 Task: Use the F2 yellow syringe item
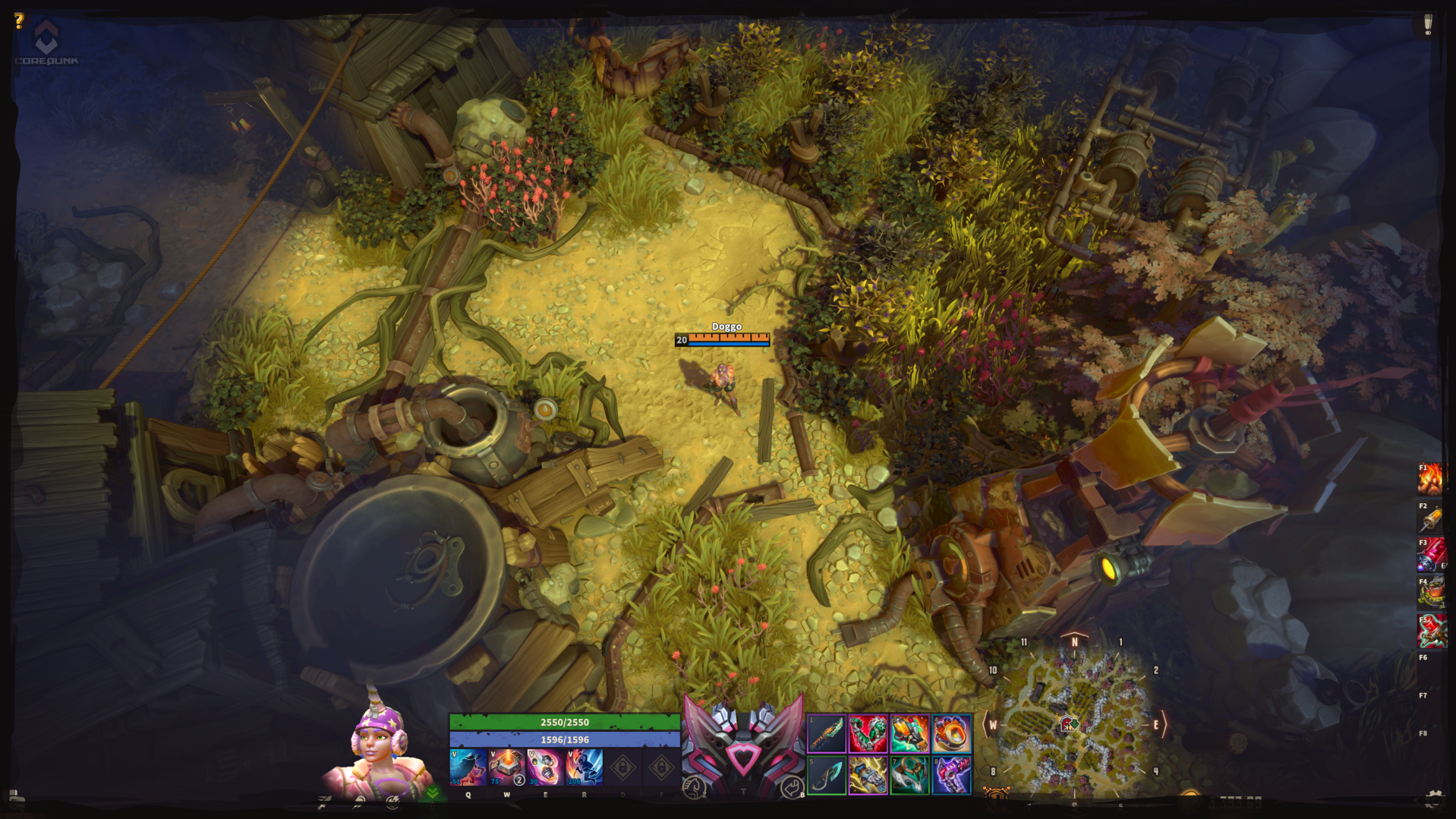[1431, 518]
